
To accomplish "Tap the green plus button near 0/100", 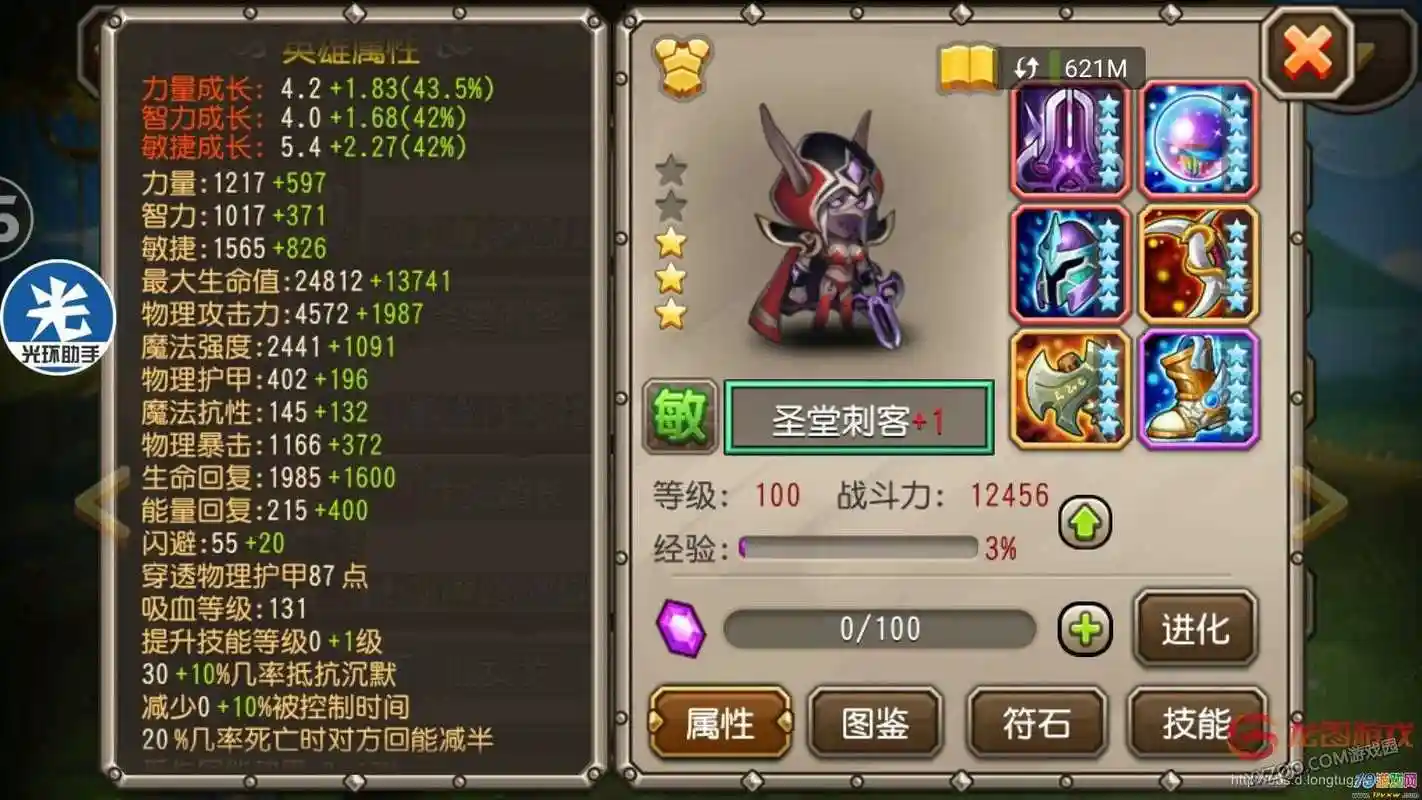I will point(1085,629).
